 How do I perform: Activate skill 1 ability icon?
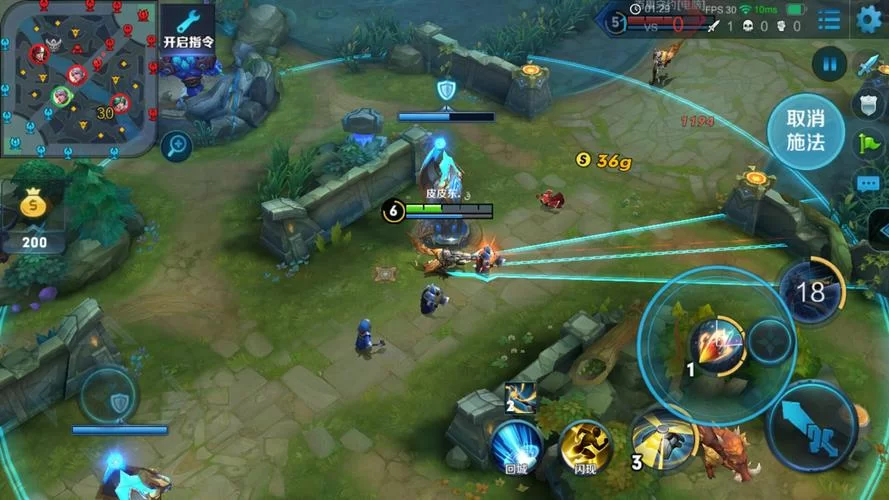click(x=716, y=346)
